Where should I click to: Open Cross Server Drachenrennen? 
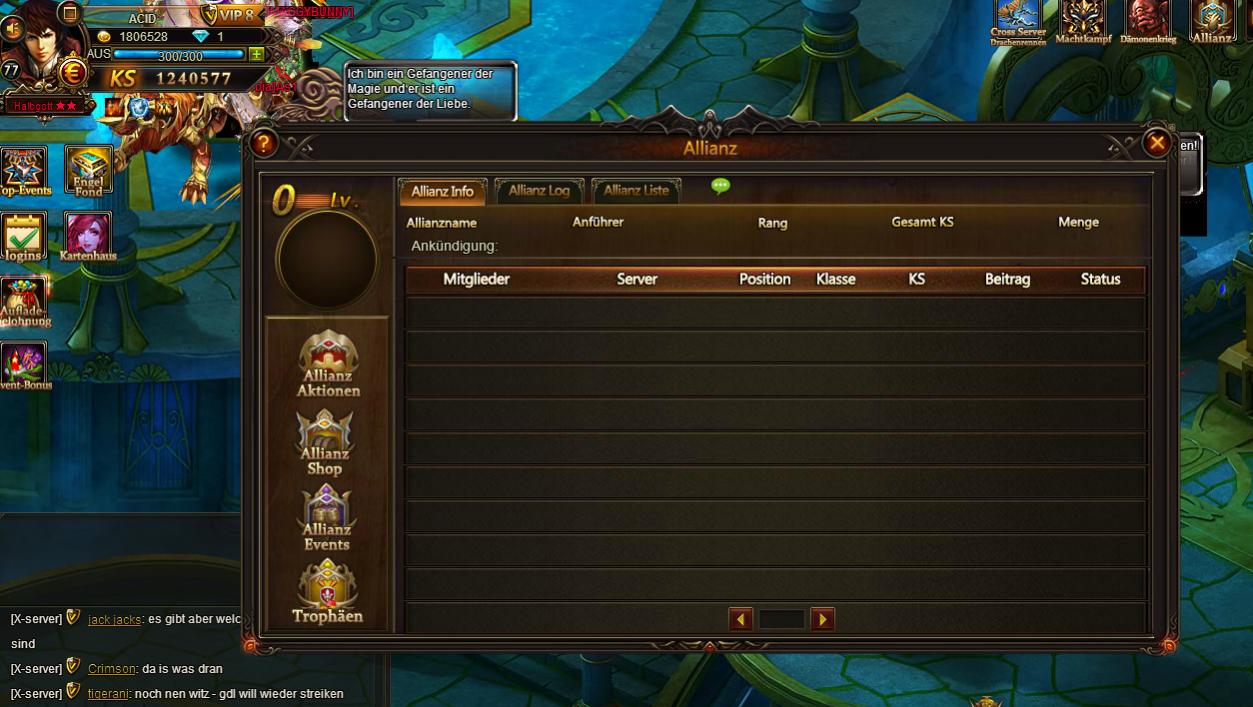(x=1018, y=22)
